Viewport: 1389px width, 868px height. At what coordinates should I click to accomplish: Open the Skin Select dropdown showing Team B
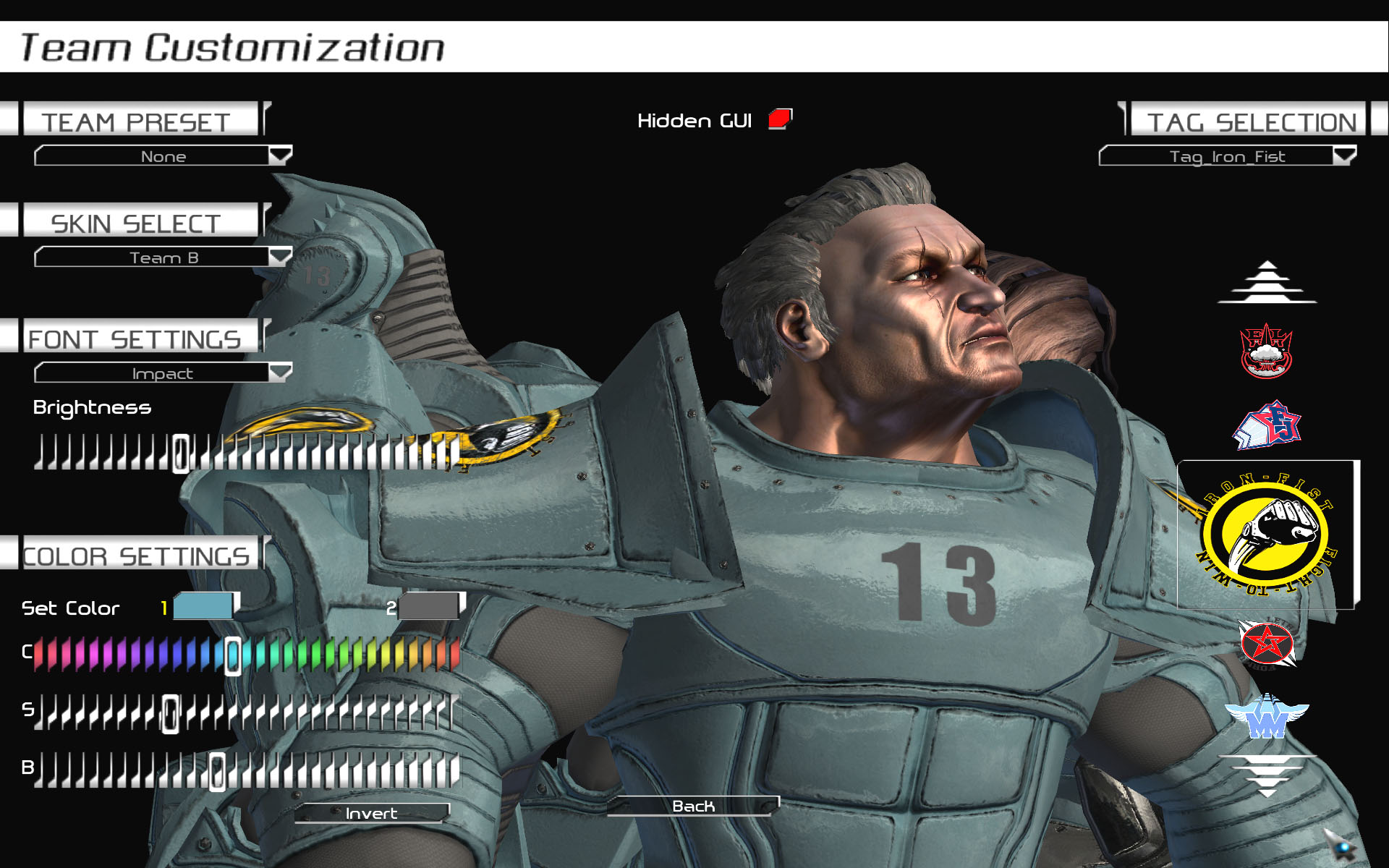tap(163, 257)
